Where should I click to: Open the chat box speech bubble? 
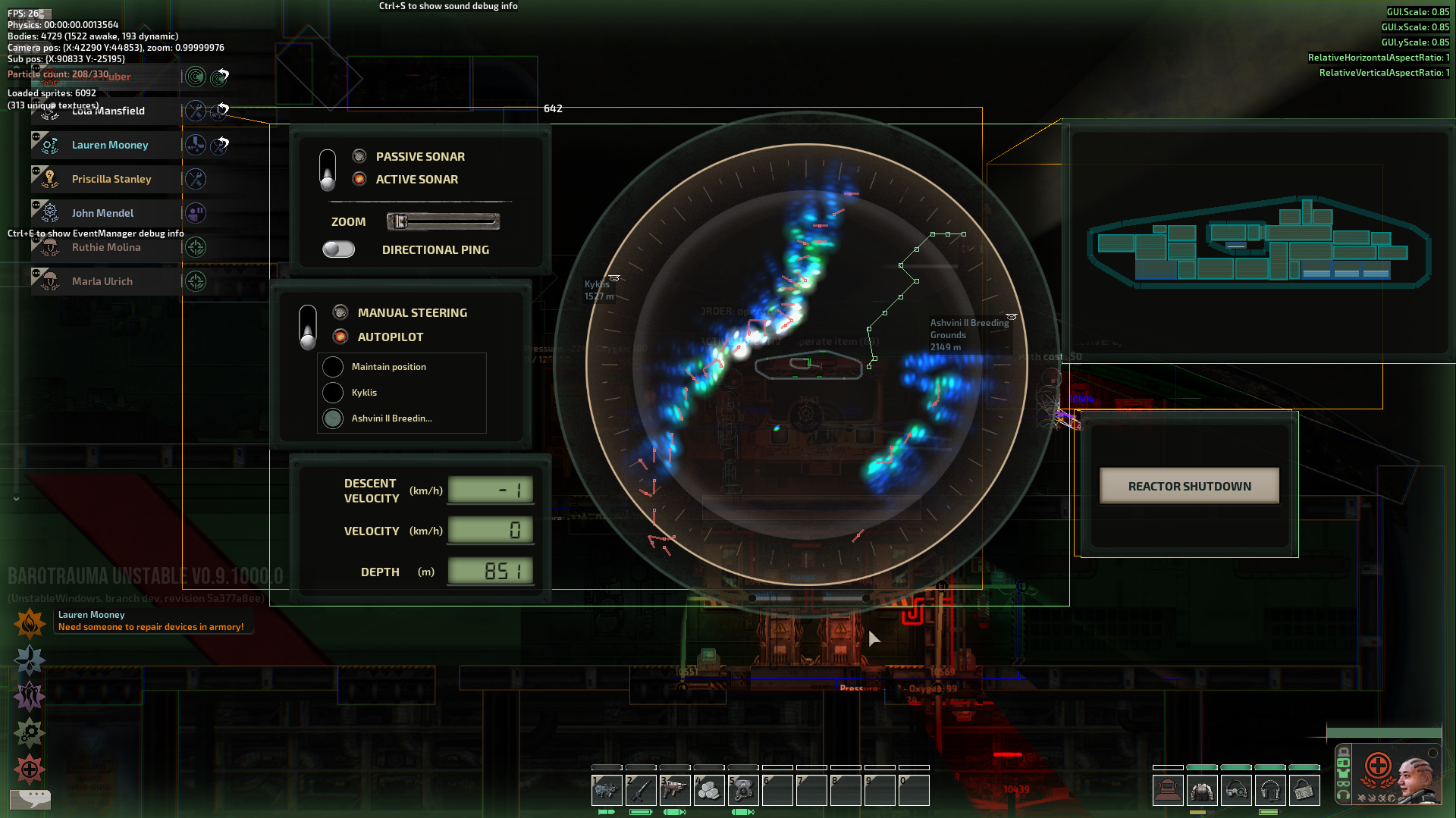point(30,798)
